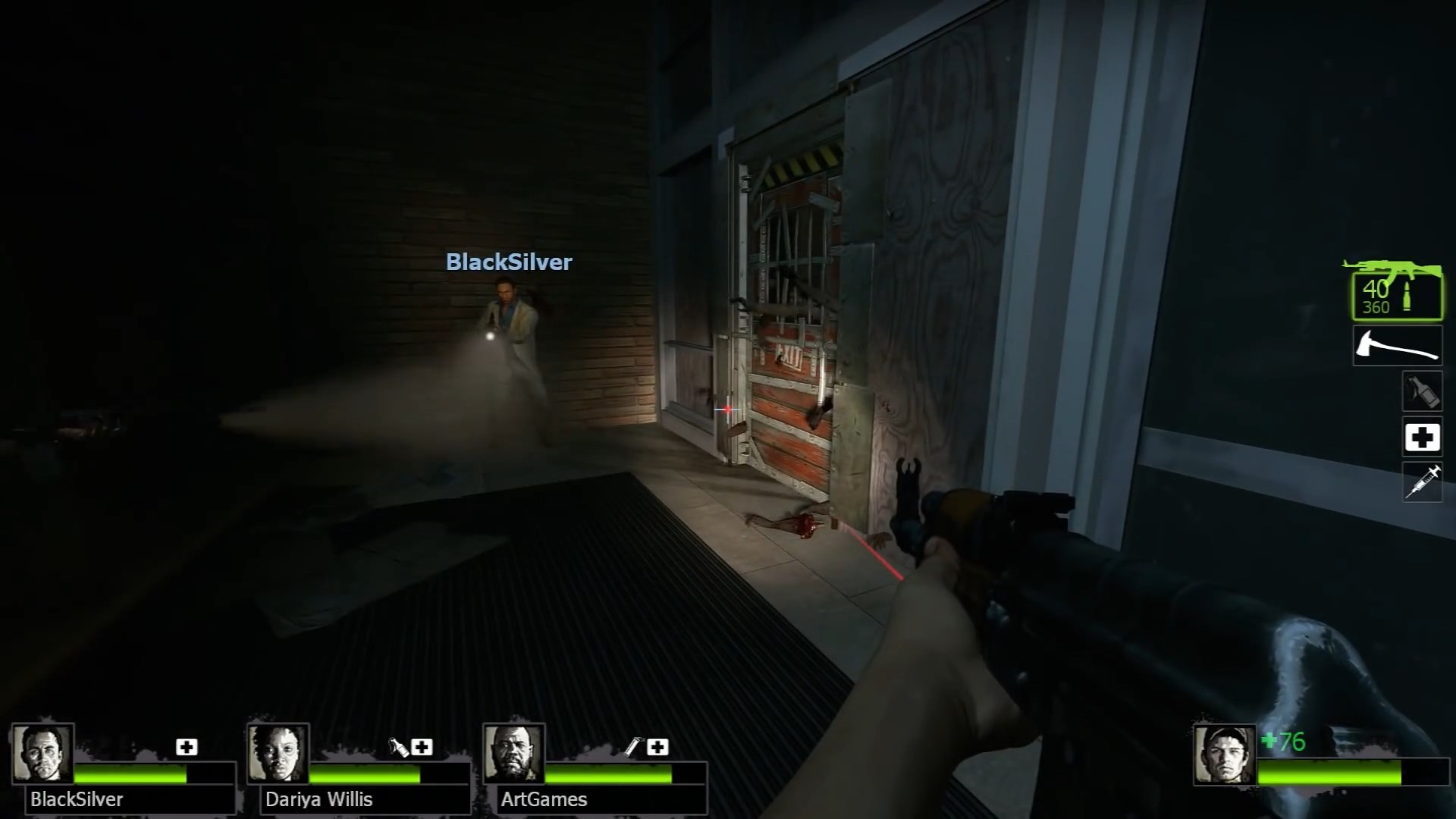Click the syringe icon on Dariya Willis's panel
The image size is (1456, 819).
pyautogui.click(x=397, y=747)
